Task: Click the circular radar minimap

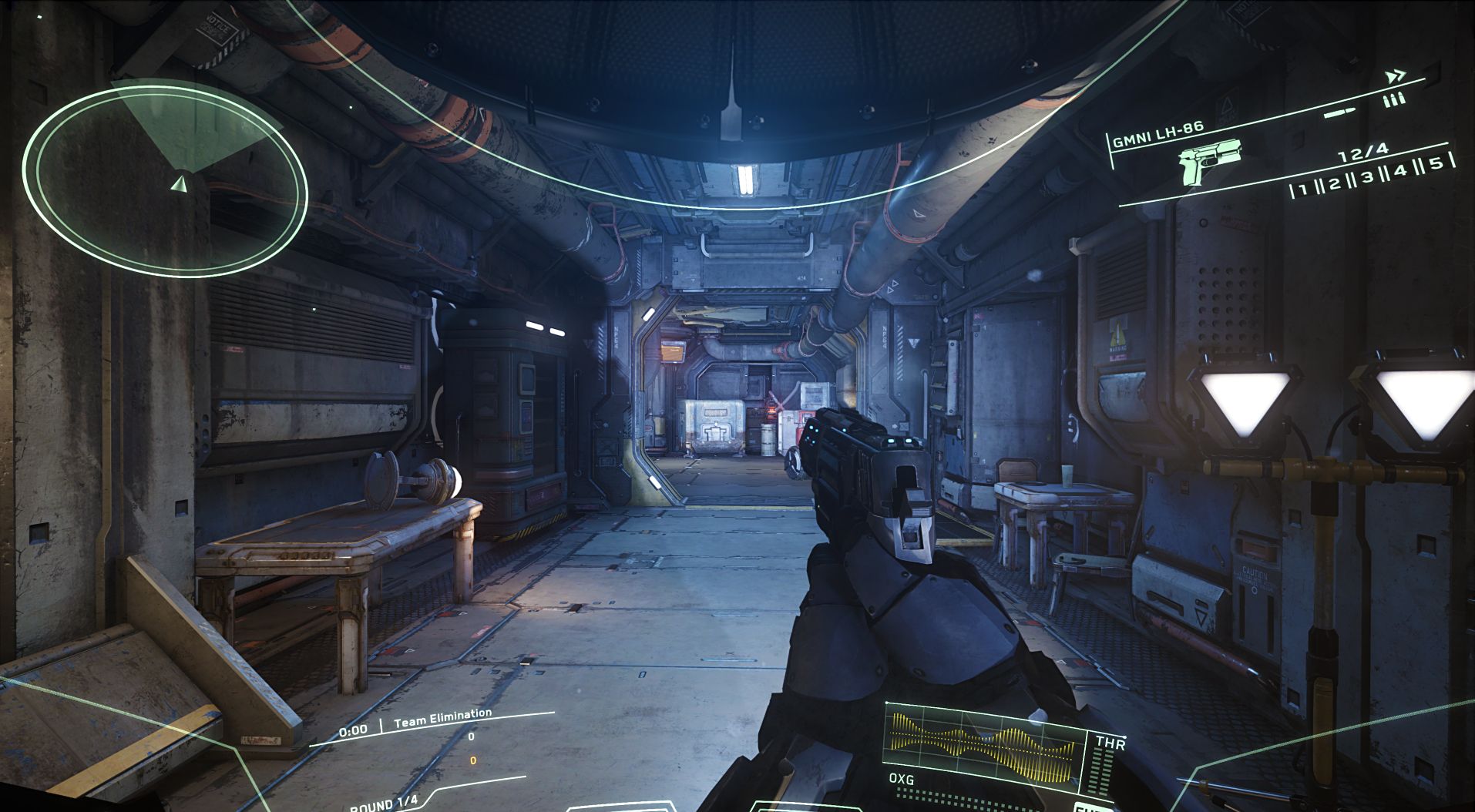Action: point(165,181)
